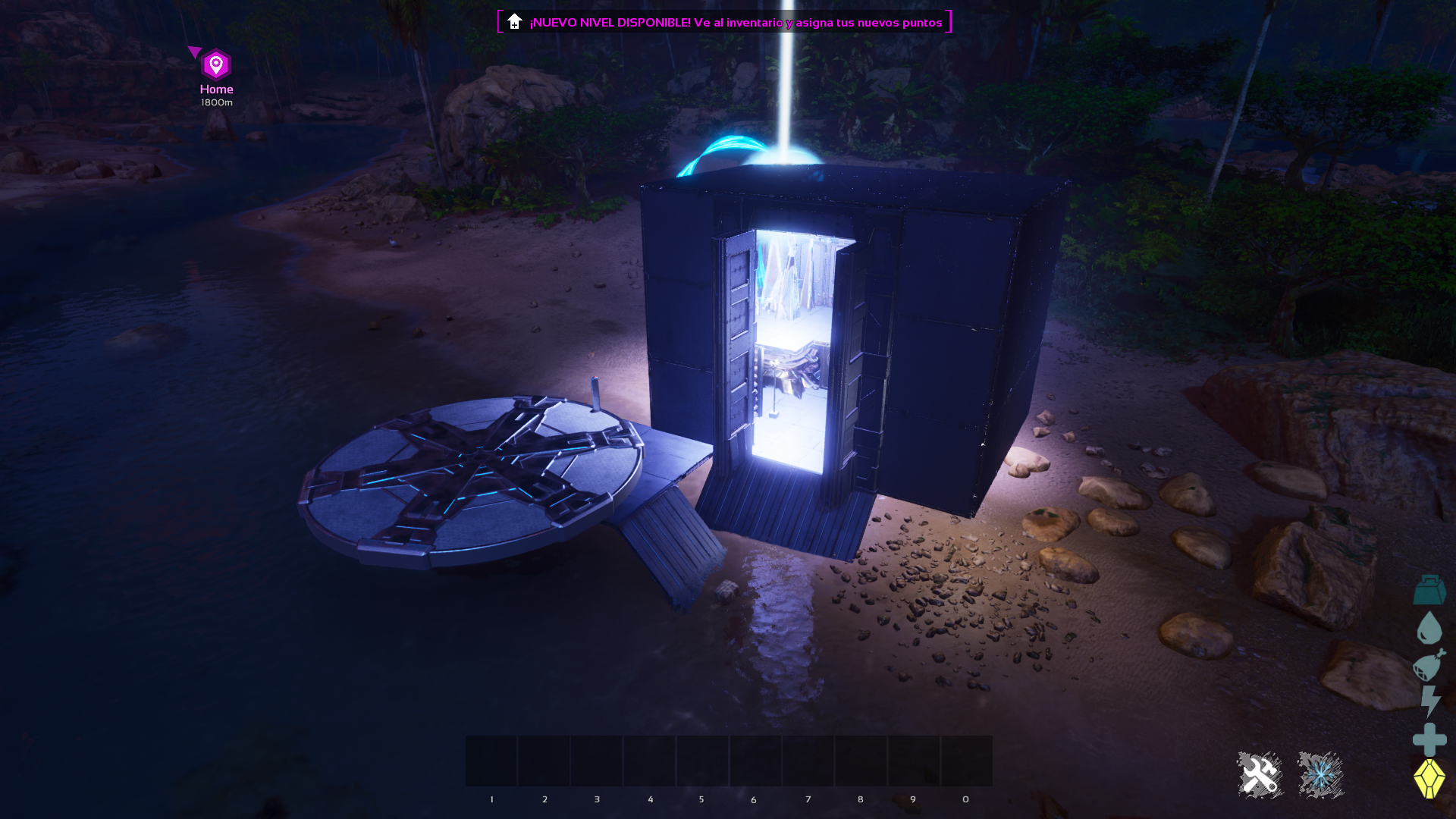Image resolution: width=1456 pixels, height=819 pixels.
Task: Select hotbar slot 7
Action: point(808,761)
